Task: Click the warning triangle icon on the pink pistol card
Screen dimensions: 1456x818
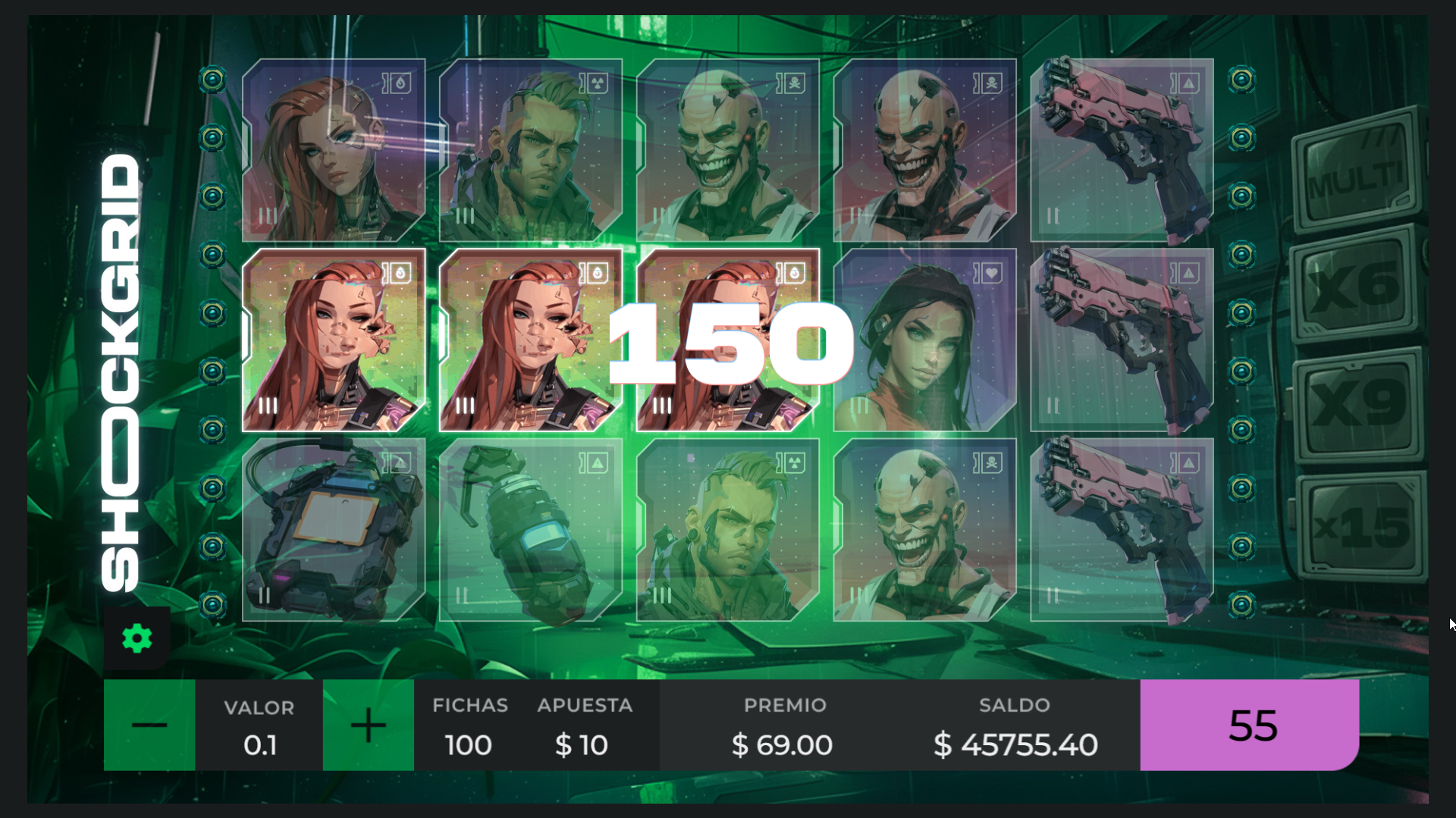Action: 1189,83
